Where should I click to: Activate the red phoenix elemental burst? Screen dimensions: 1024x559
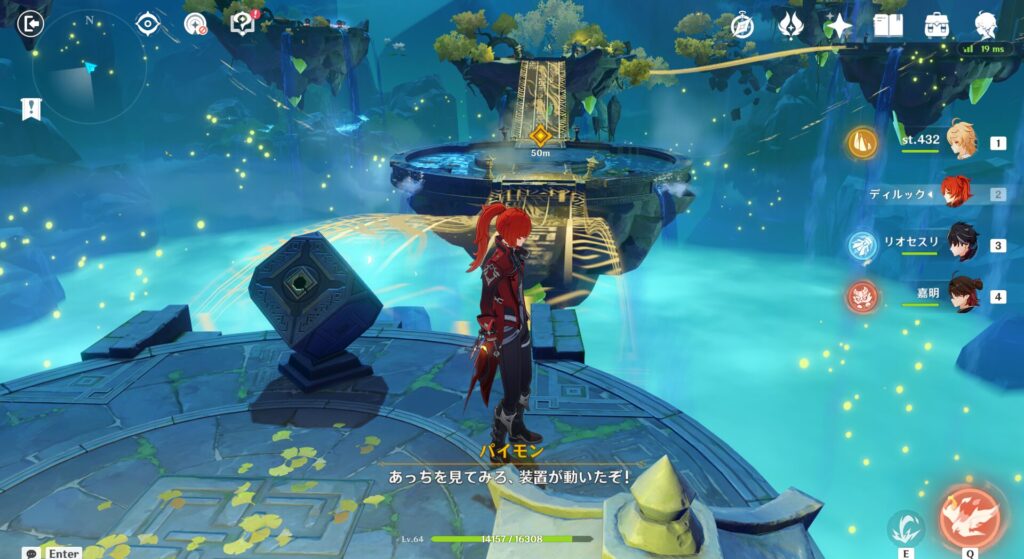point(970,515)
